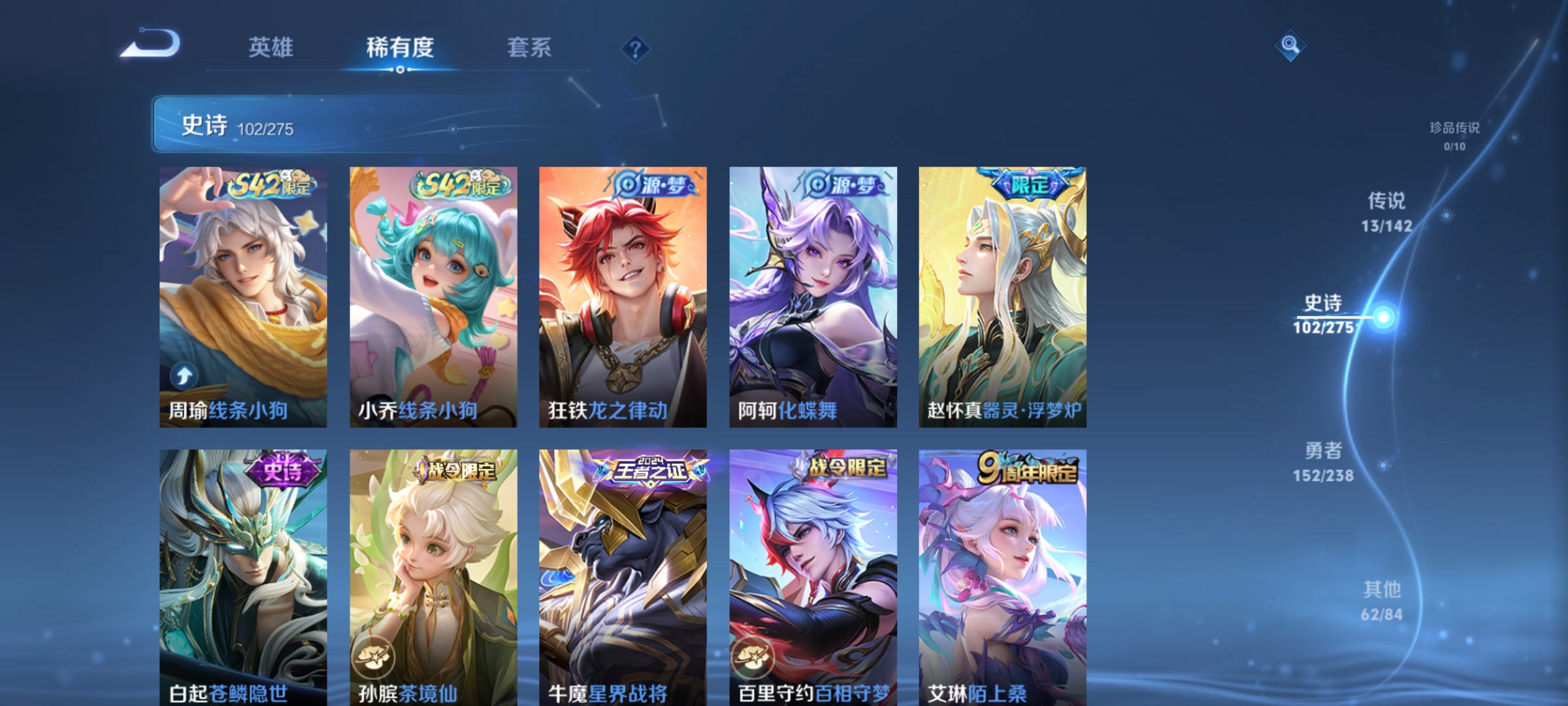Screen dimensions: 1568x706
Task: Click the search magnifier icon top right
Action: tap(1290, 47)
